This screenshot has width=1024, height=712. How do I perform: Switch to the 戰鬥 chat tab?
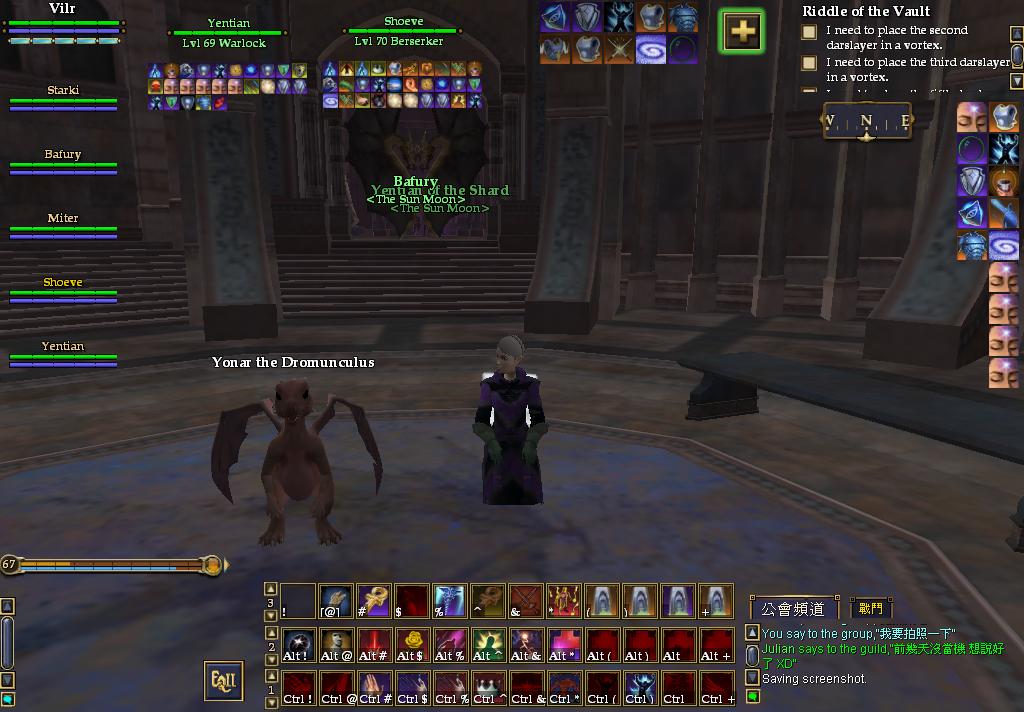coord(870,608)
